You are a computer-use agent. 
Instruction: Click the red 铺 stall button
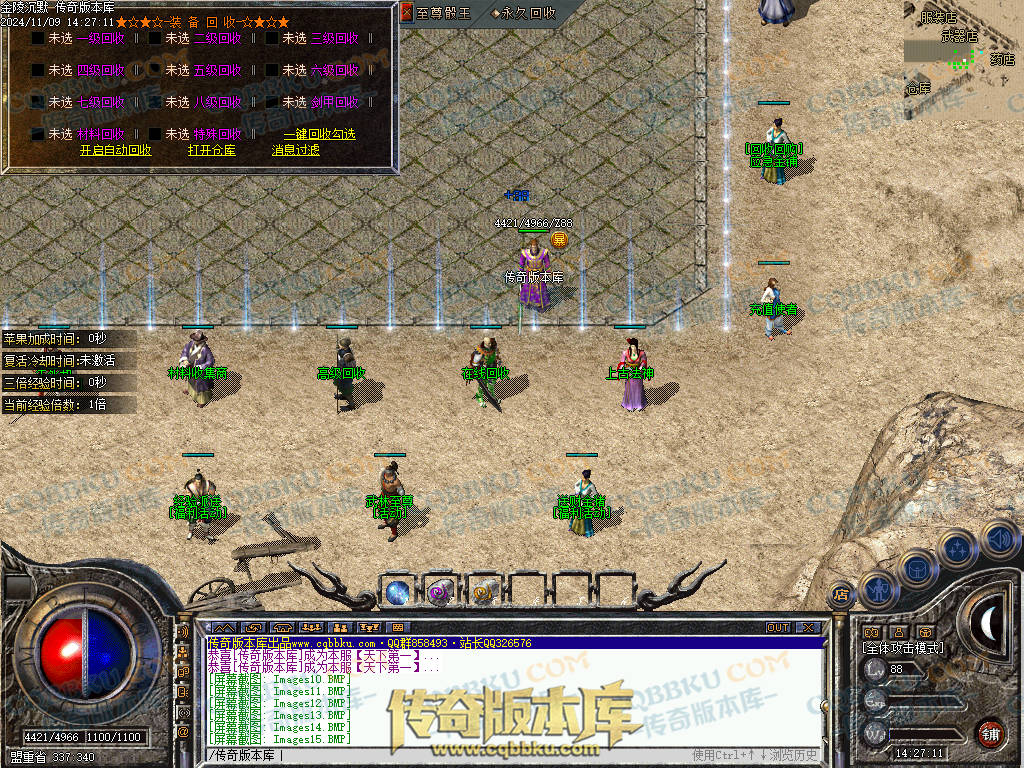point(990,733)
